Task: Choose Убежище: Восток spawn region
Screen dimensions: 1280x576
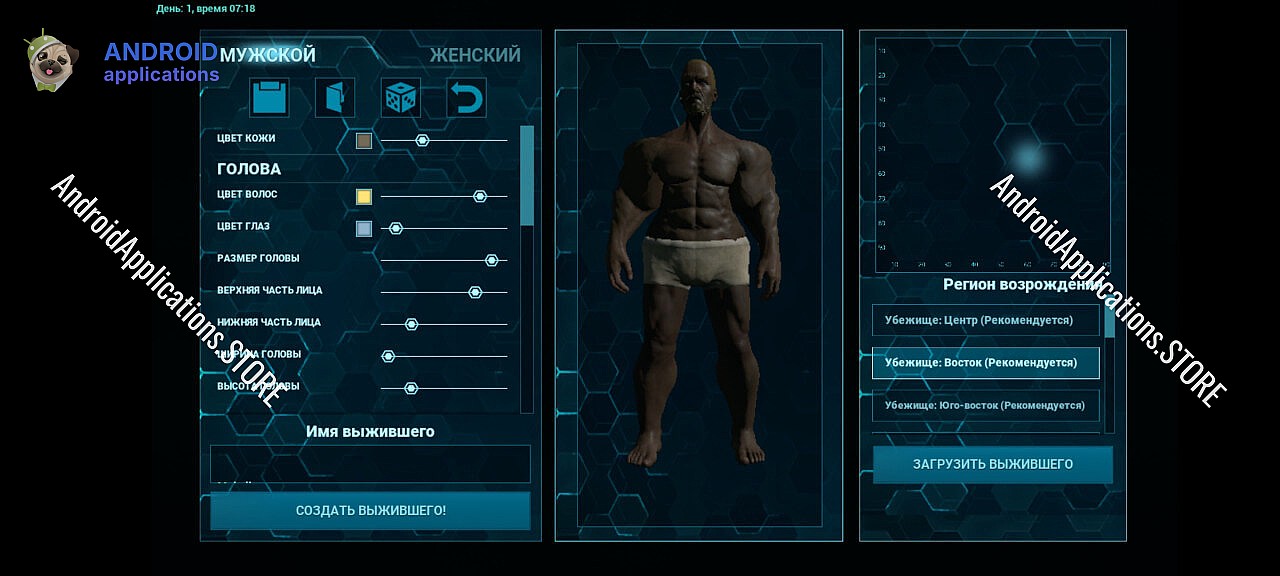Action: (985, 363)
